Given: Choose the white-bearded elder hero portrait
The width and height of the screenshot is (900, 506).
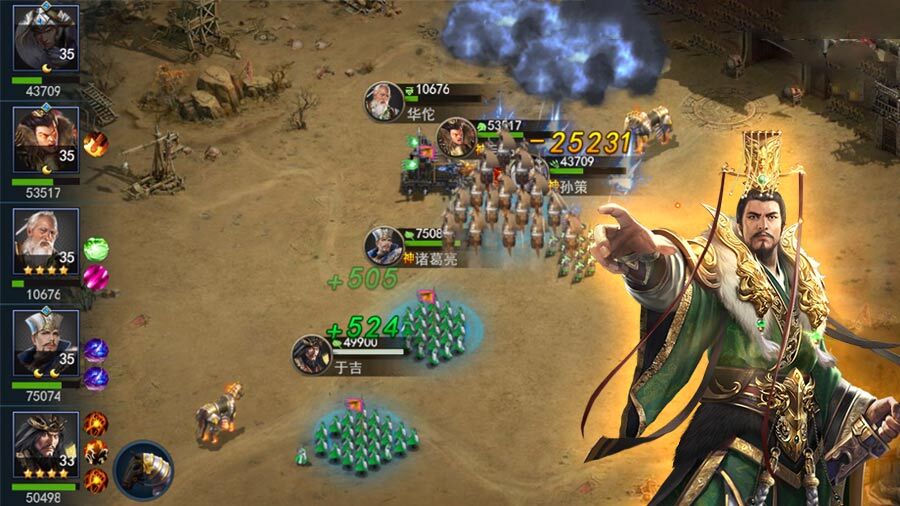Looking at the screenshot, I should point(45,241).
